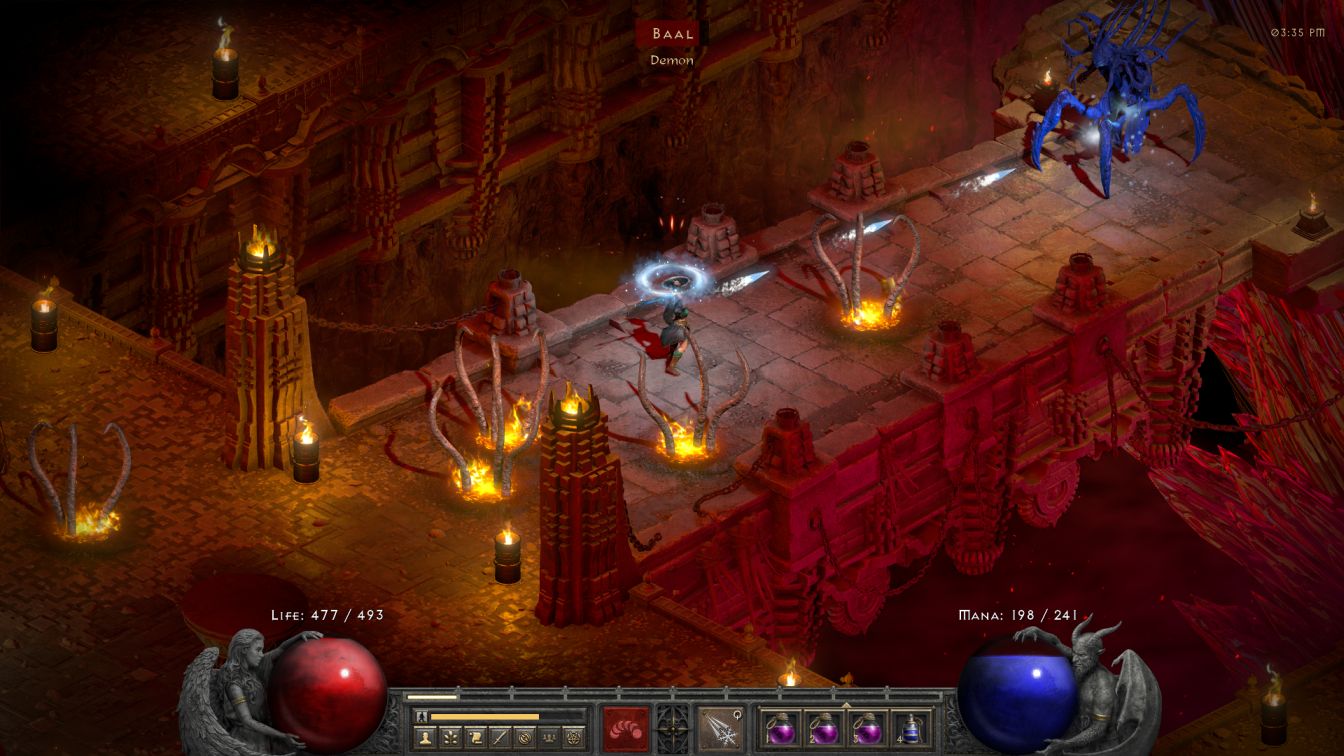Select the red left-click skill icon
Image resolution: width=1344 pixels, height=756 pixels.
(x=626, y=728)
